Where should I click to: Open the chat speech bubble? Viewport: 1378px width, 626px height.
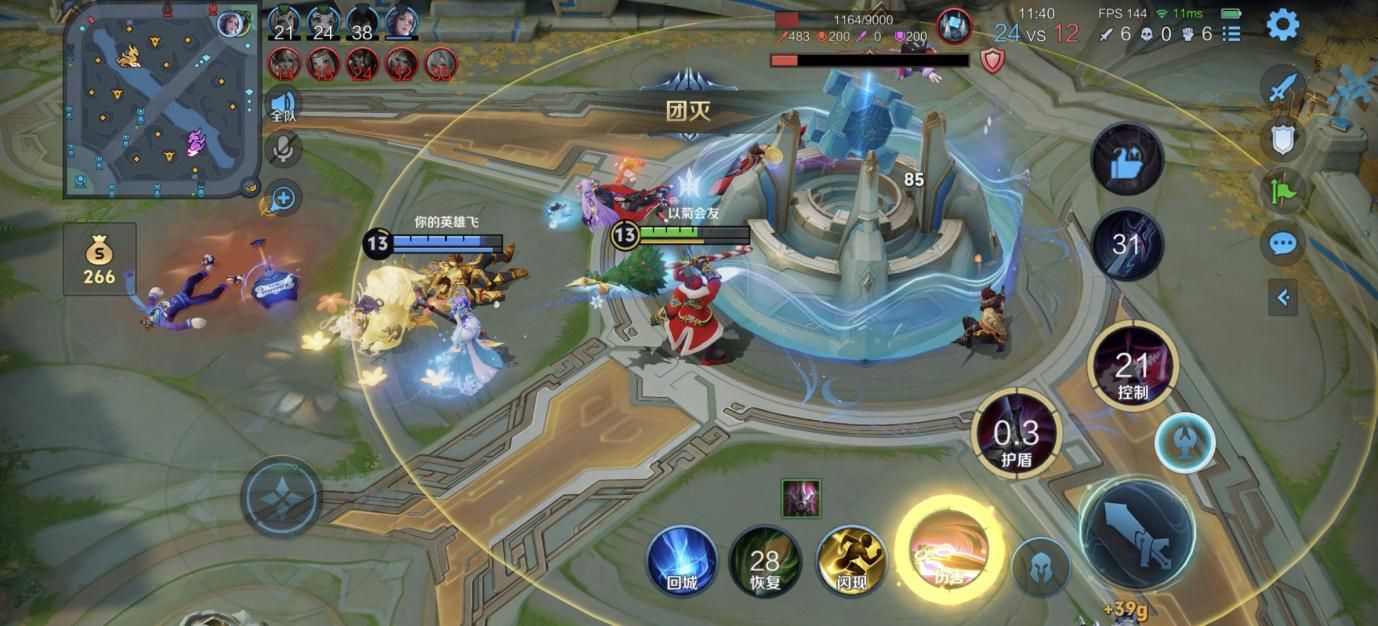click(1282, 242)
